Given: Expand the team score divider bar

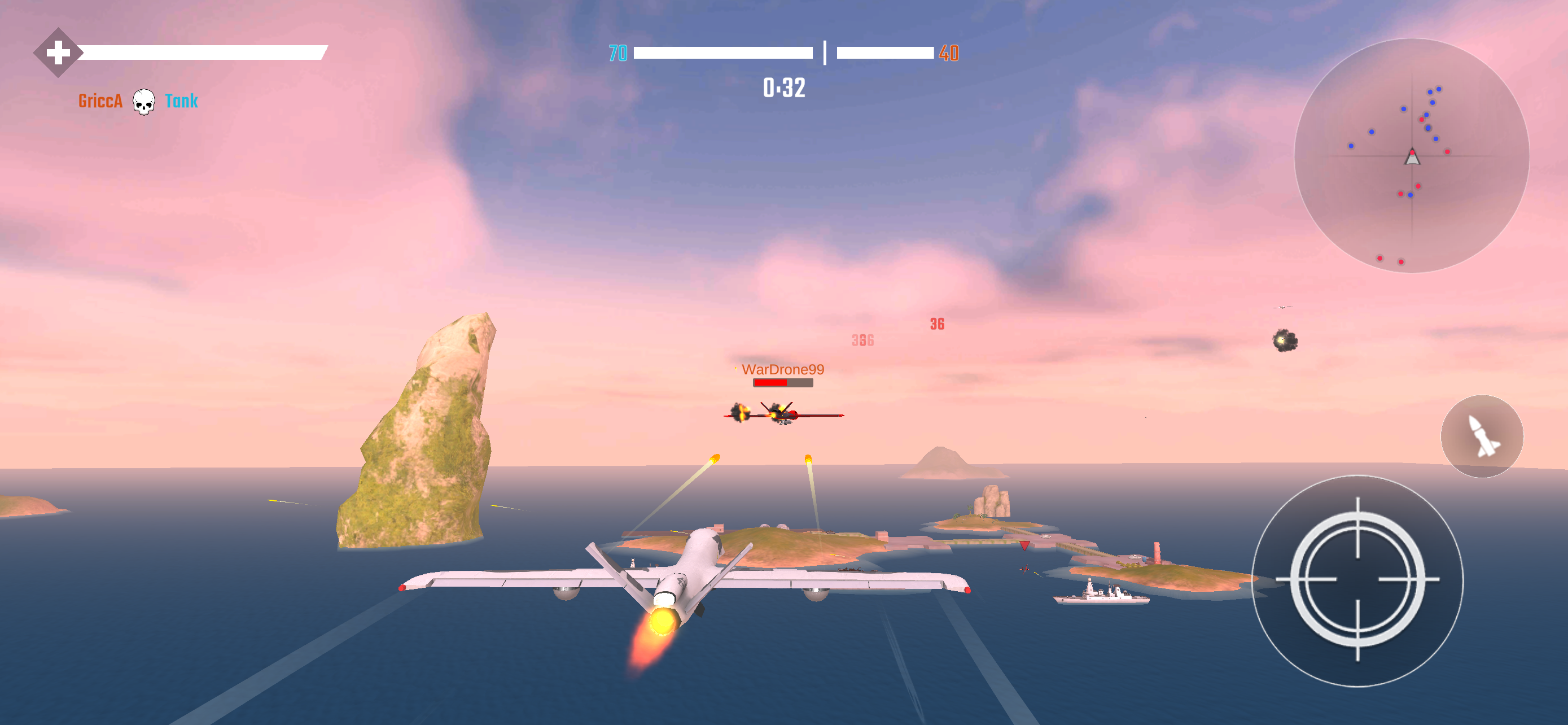Looking at the screenshot, I should 825,52.
